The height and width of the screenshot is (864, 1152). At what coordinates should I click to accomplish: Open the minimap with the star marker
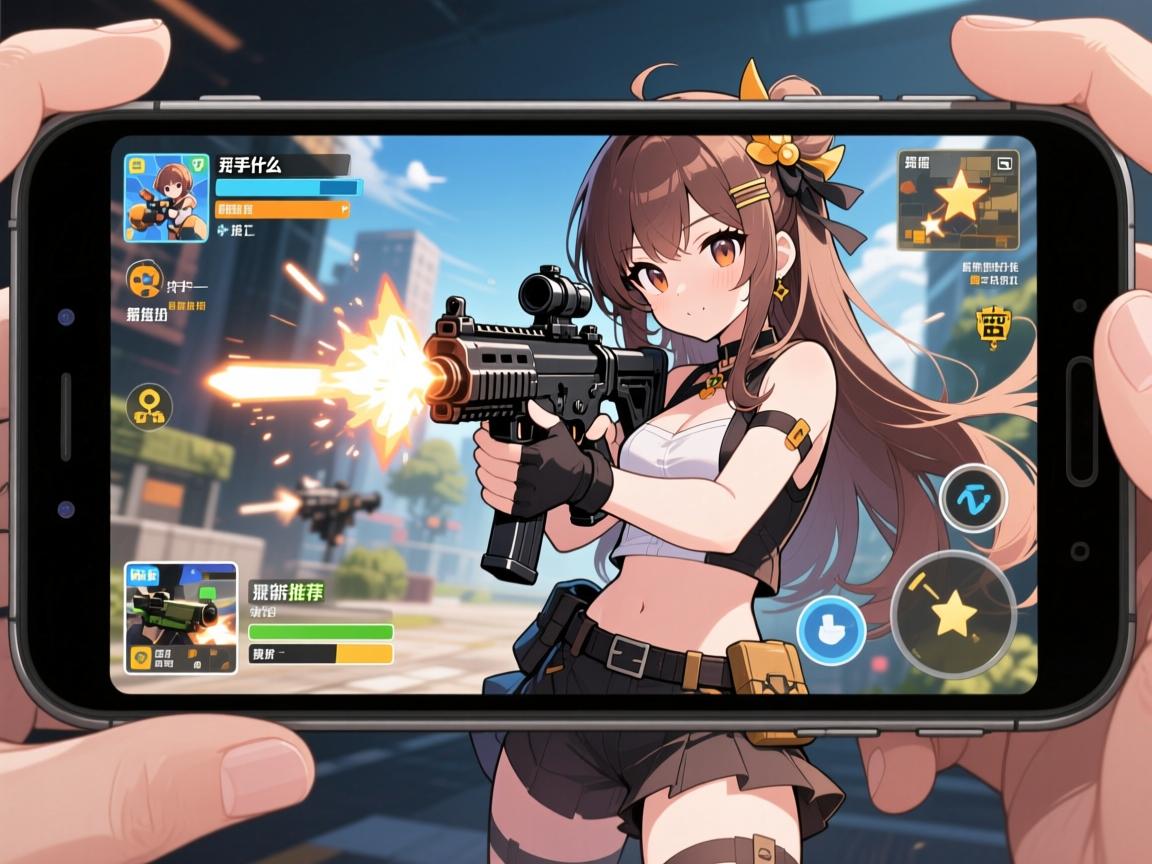pyautogui.click(x=957, y=200)
